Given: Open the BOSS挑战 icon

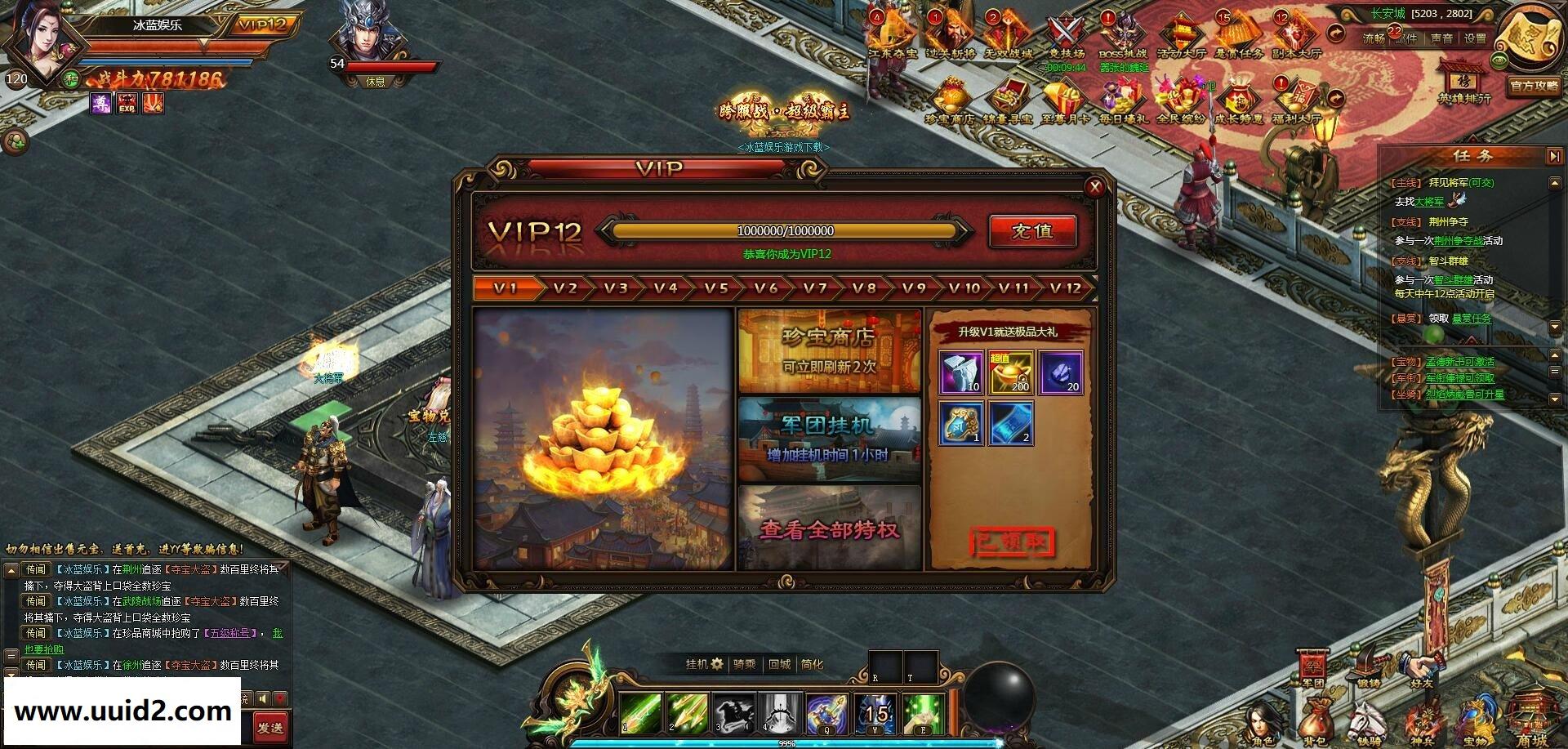Looking at the screenshot, I should pos(1123,37).
